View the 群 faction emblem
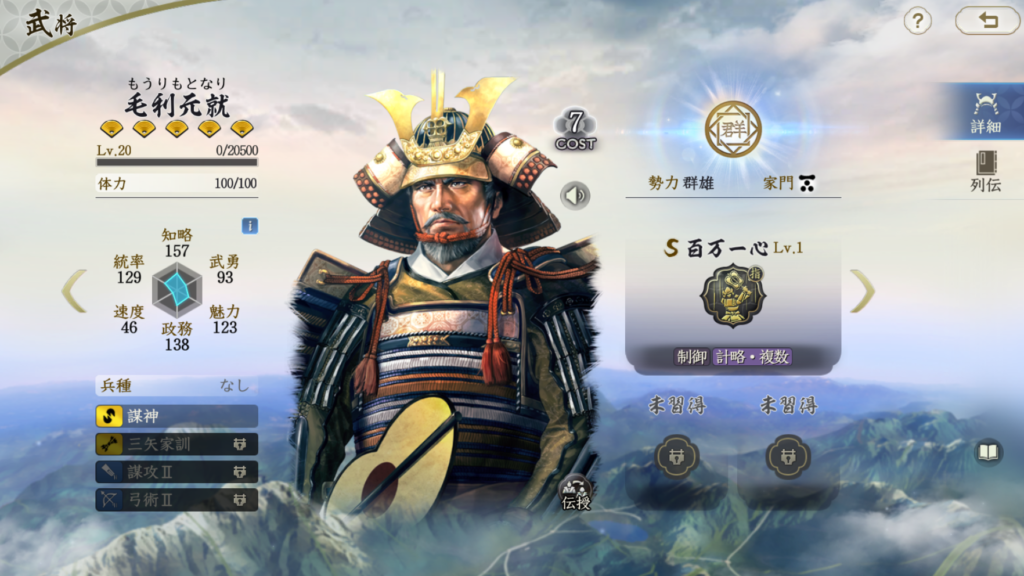This screenshot has width=1024, height=576. coord(733,129)
